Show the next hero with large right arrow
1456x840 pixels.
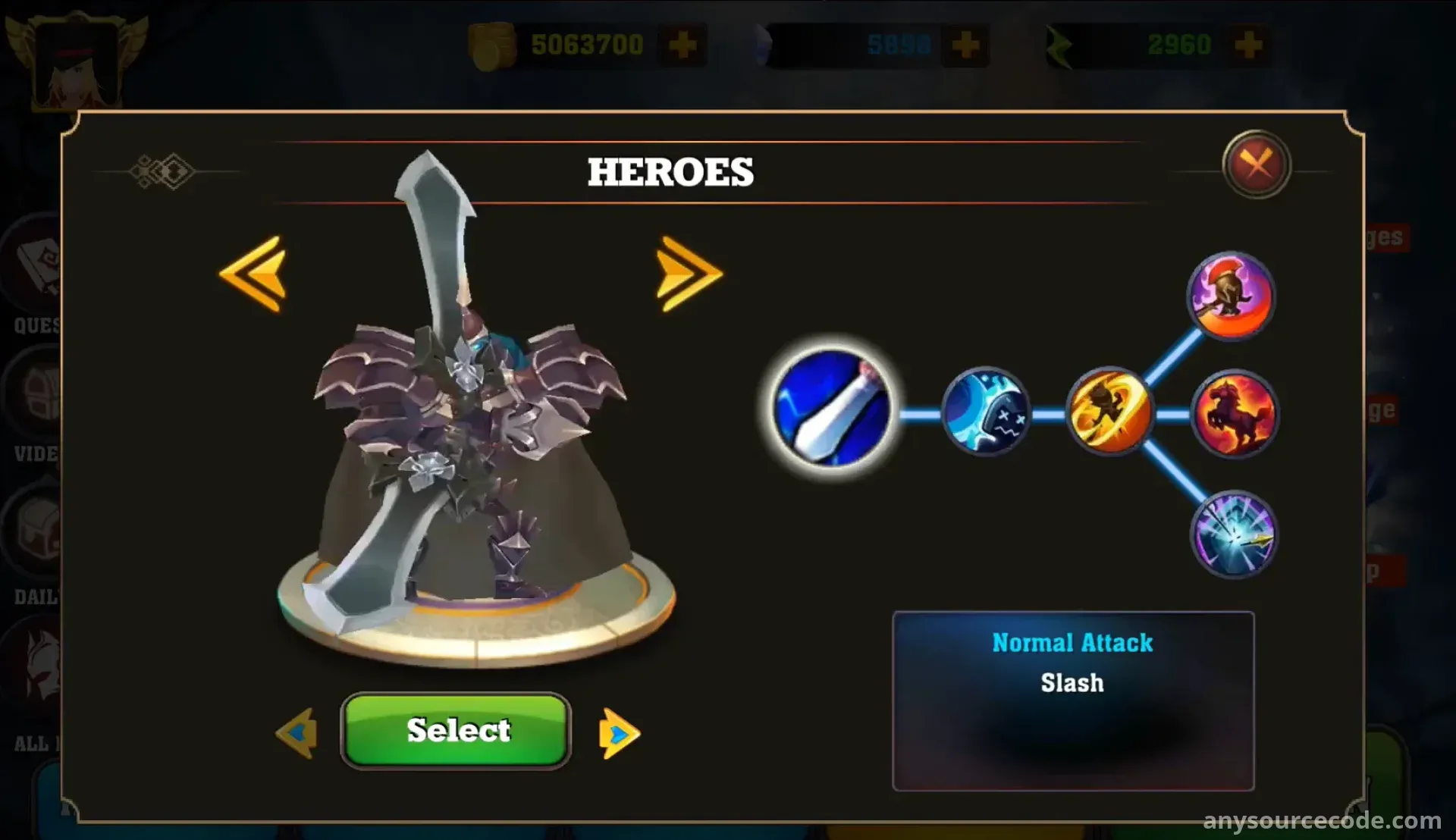click(688, 274)
